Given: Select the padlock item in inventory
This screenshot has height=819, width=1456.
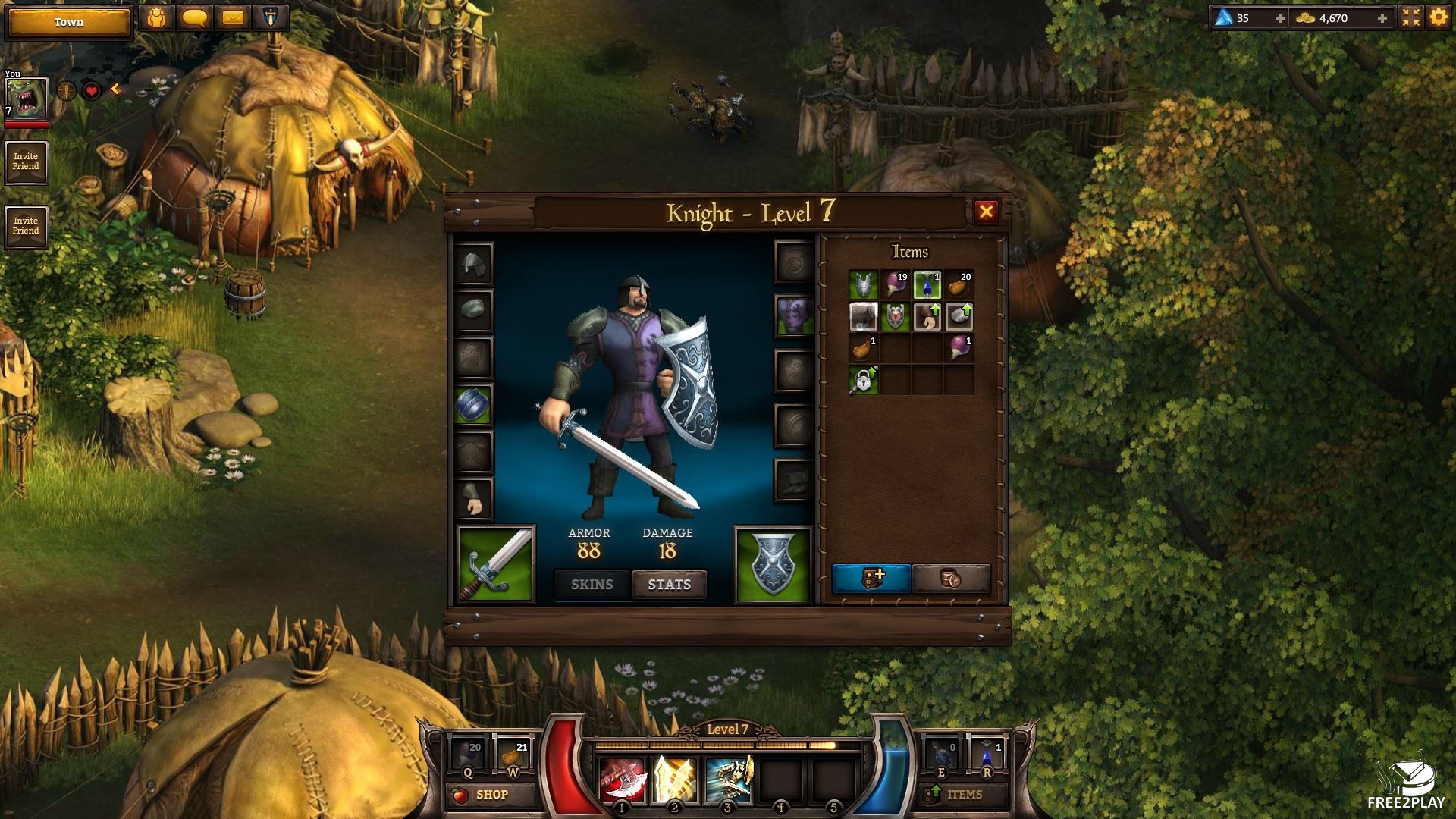Looking at the screenshot, I should click(863, 380).
